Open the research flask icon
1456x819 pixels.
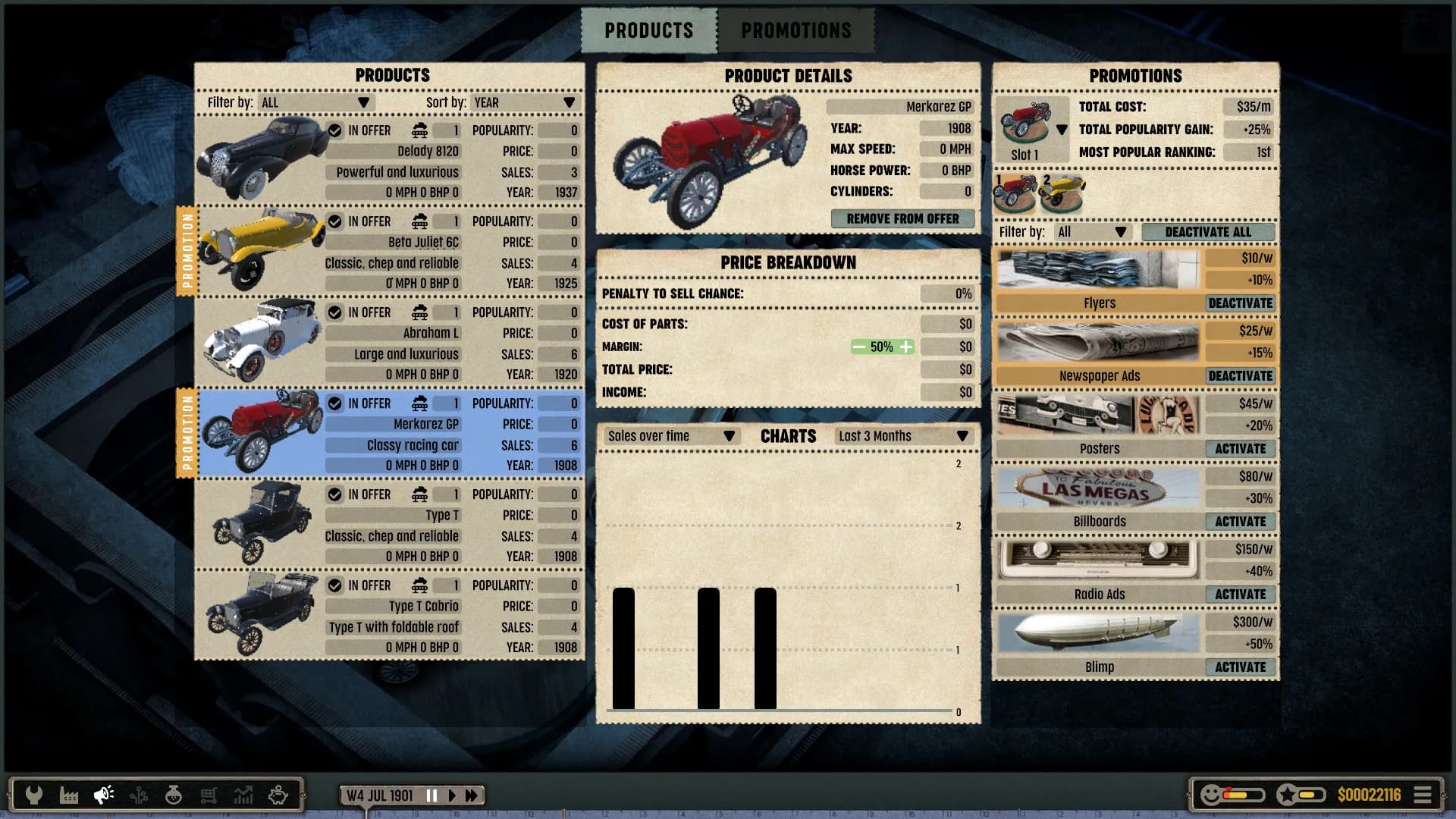[x=173, y=795]
